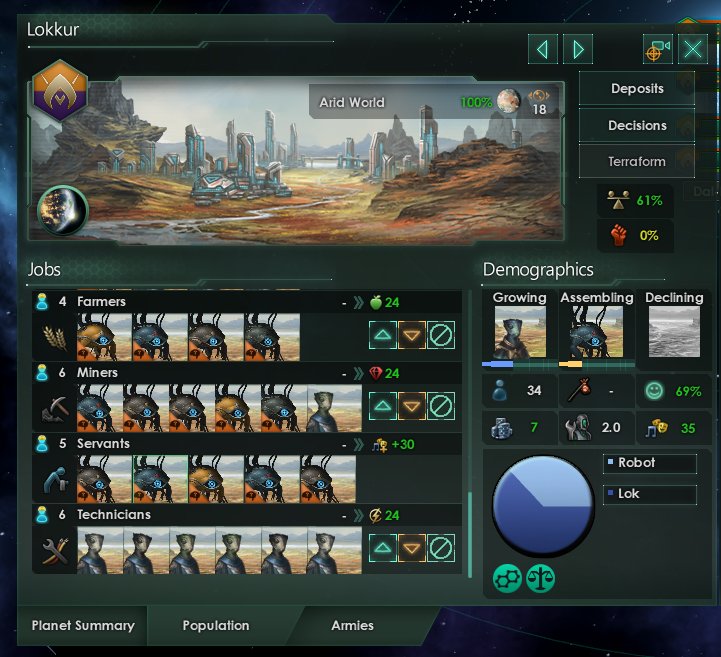Image resolution: width=721 pixels, height=657 pixels.
Task: Go to the previous planet with left arrow
Action: pyautogui.click(x=541, y=49)
